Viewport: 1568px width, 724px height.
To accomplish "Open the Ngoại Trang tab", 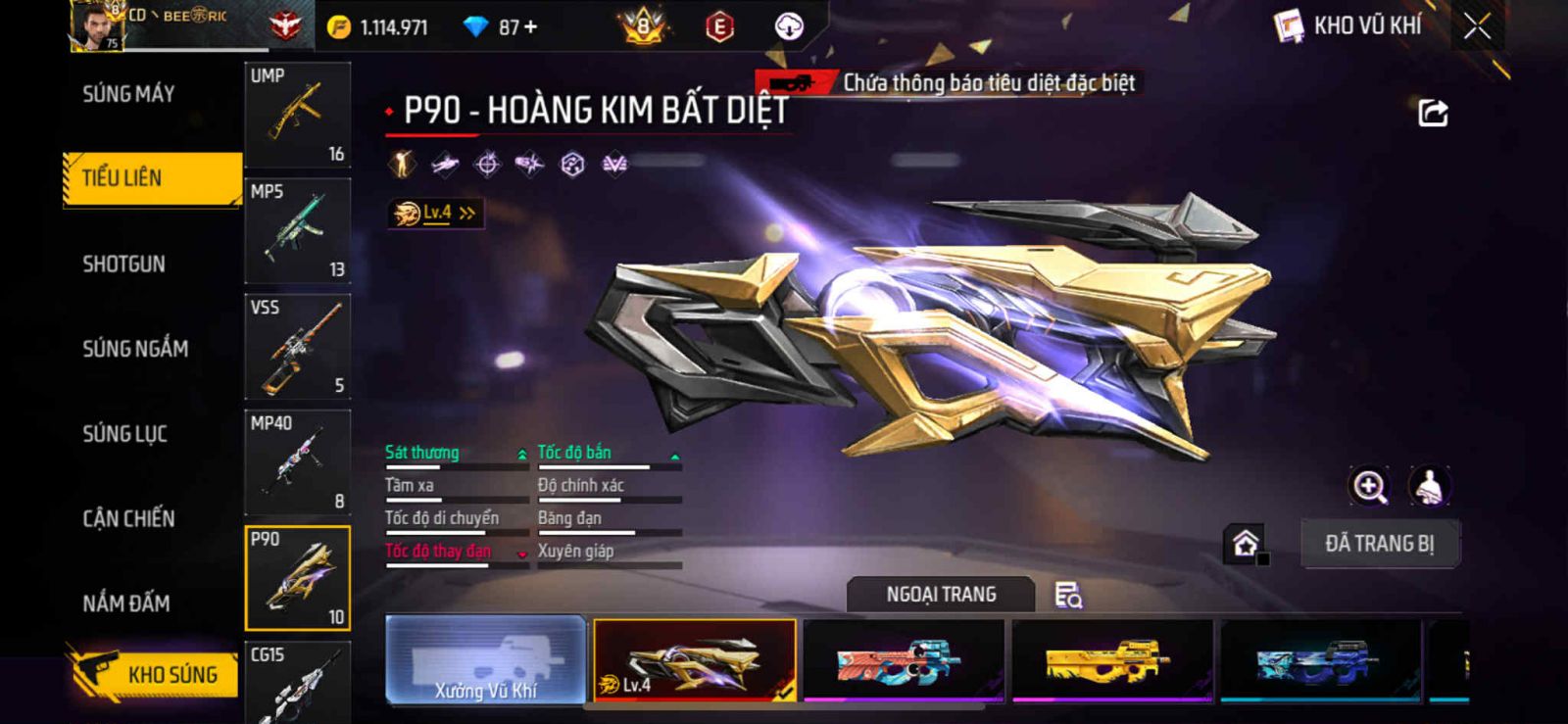I will [941, 595].
